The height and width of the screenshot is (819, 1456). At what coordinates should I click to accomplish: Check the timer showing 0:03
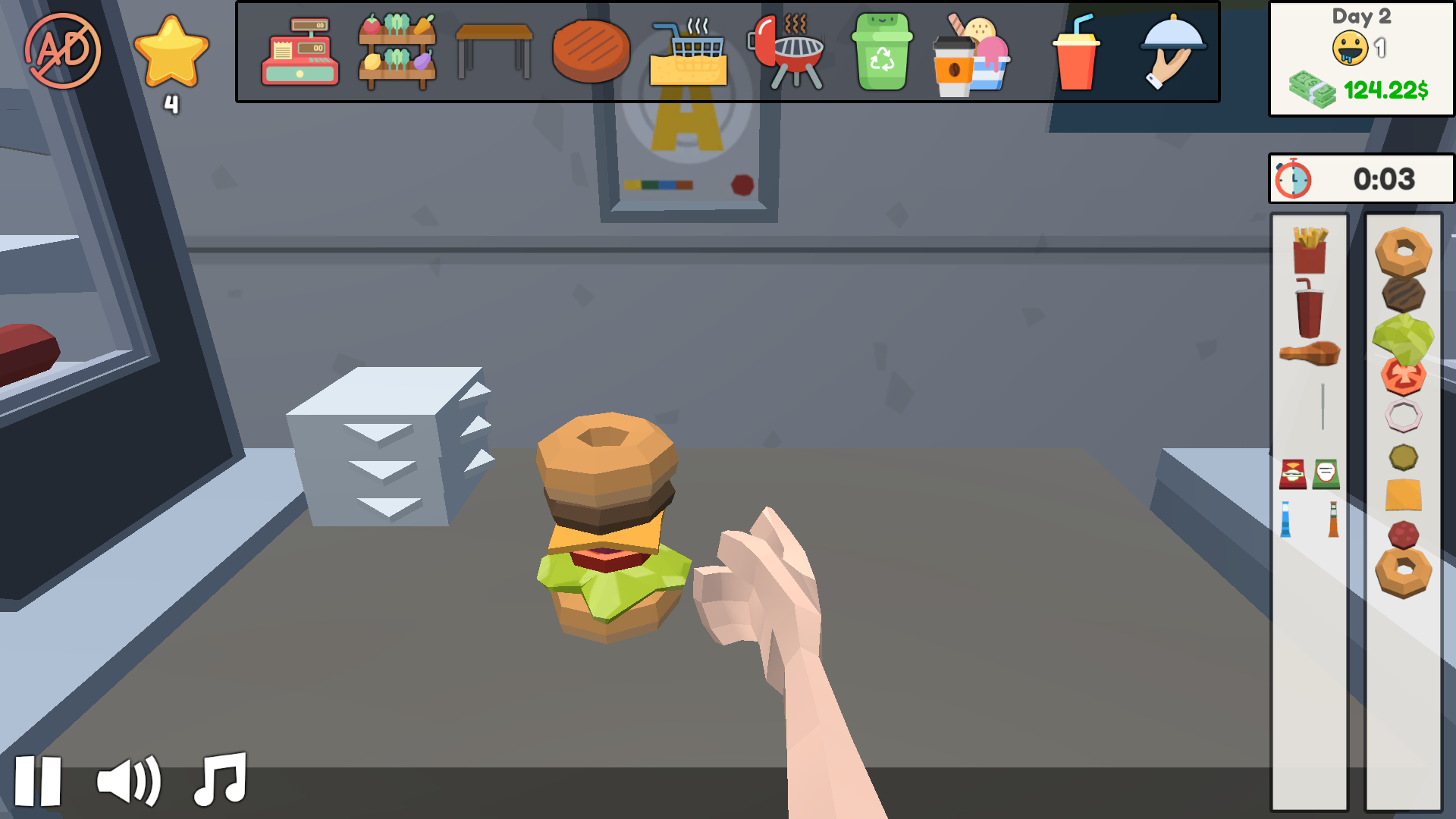(x=1361, y=180)
